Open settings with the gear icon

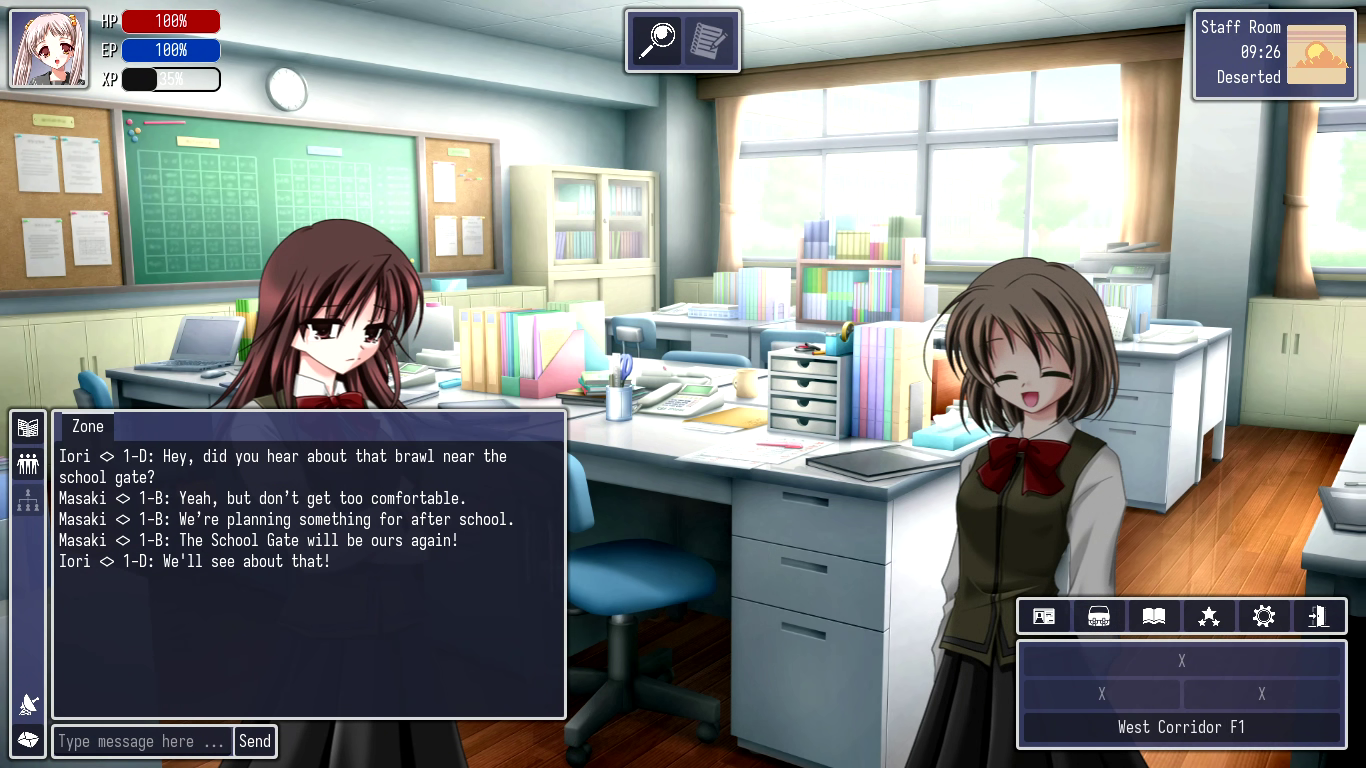click(1263, 616)
